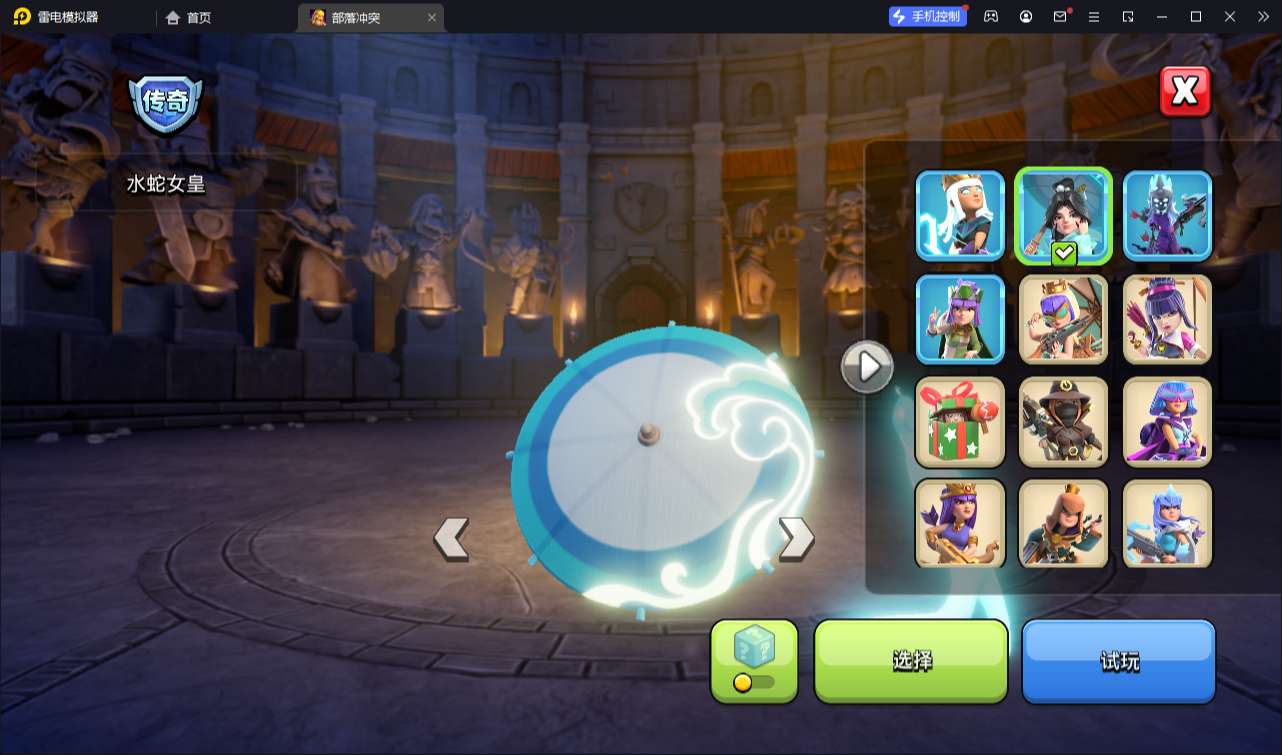Select the white-haired lightning queen skin

coord(960,216)
